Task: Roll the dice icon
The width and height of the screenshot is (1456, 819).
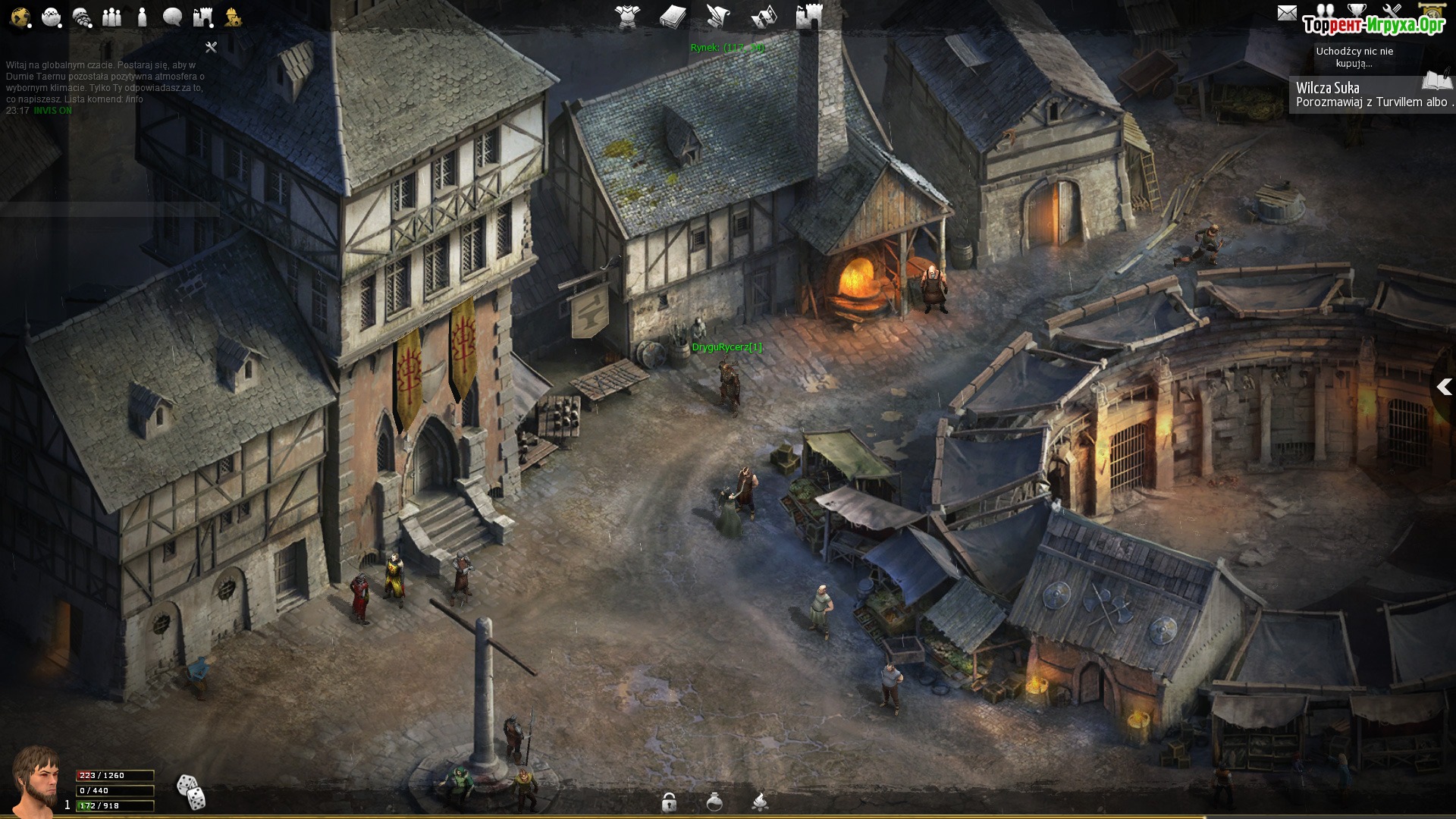Action: [190, 792]
